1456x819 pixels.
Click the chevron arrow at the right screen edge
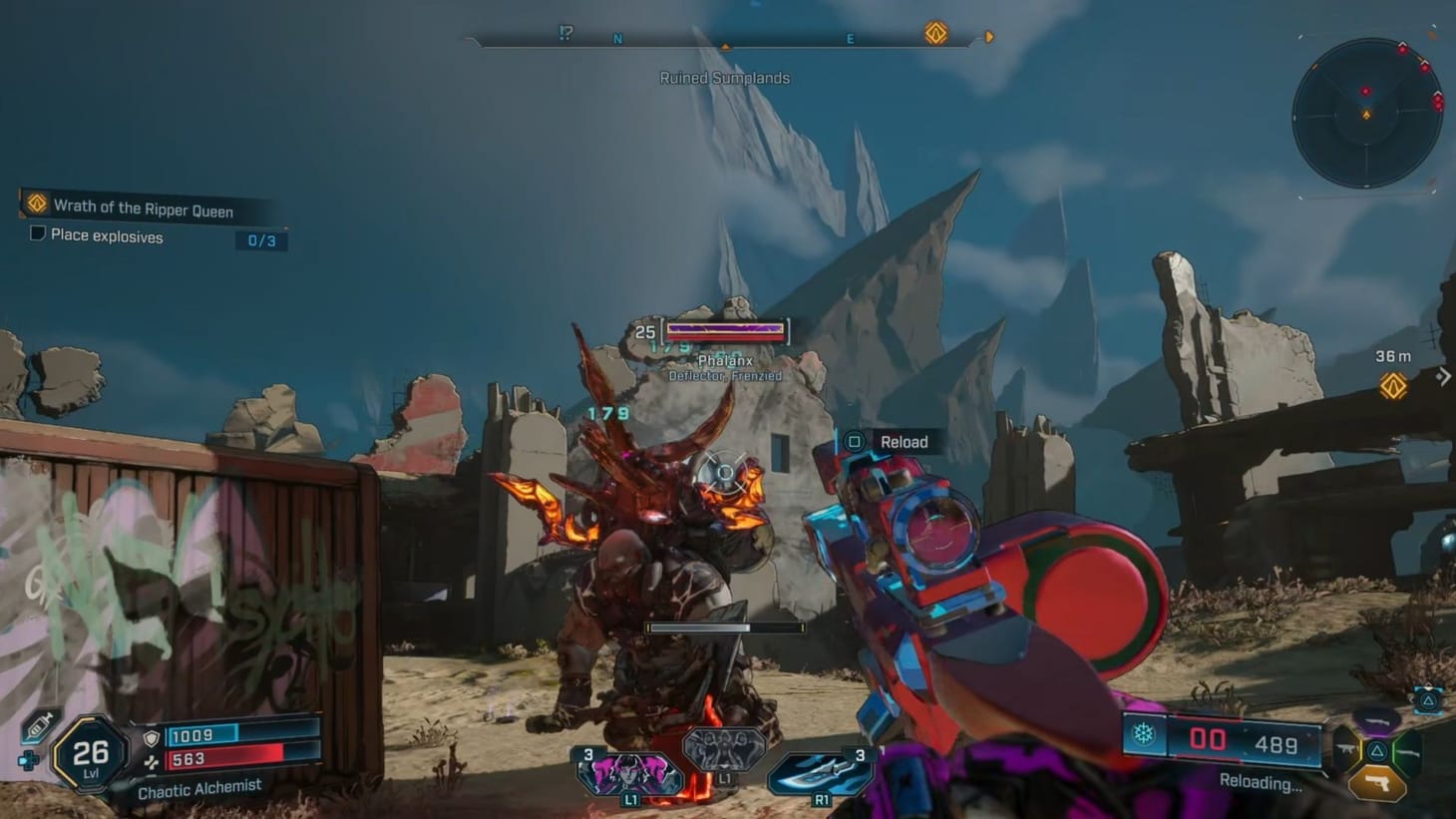tap(1445, 377)
